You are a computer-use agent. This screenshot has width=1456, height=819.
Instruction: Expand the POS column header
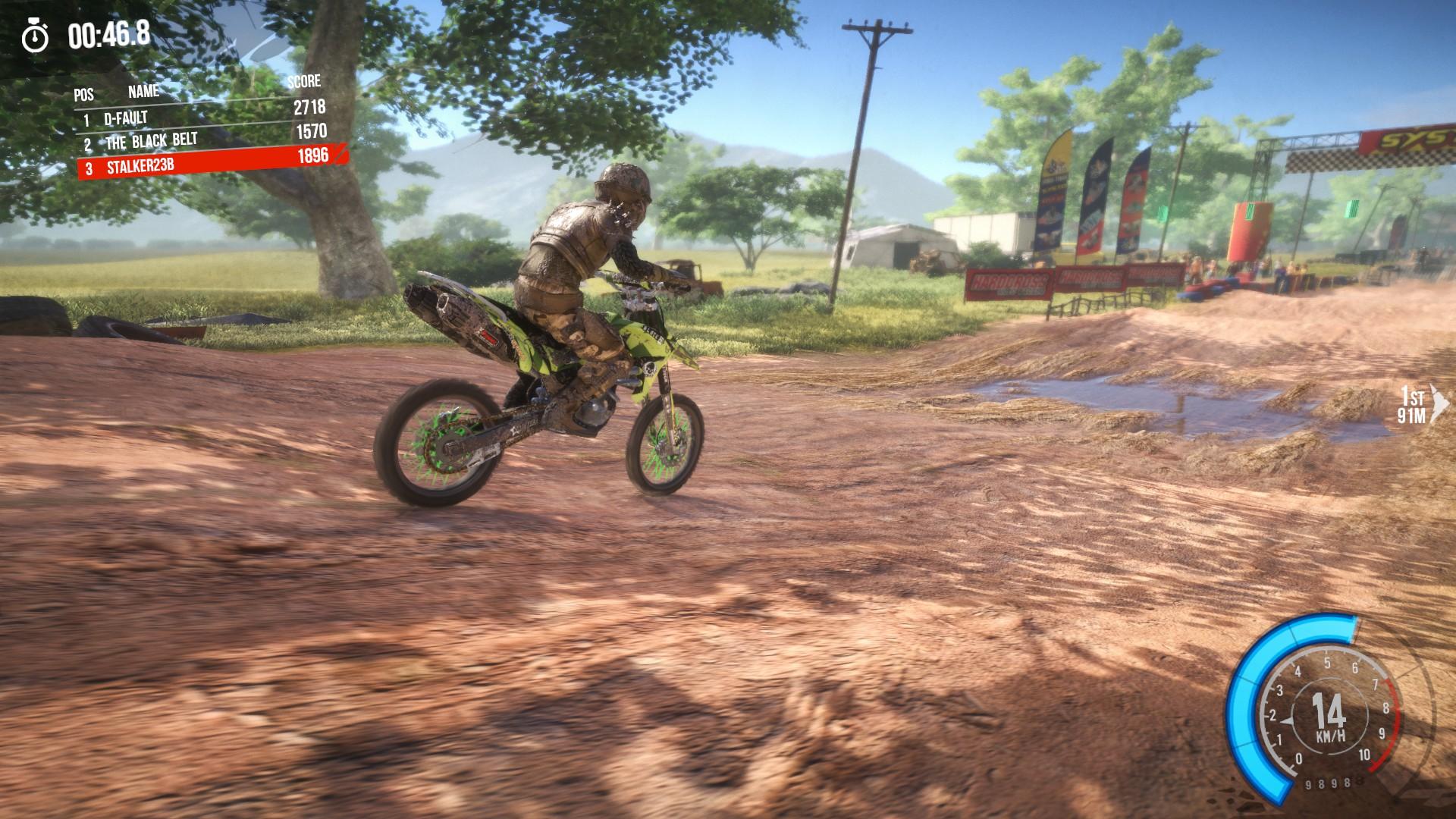click(83, 94)
